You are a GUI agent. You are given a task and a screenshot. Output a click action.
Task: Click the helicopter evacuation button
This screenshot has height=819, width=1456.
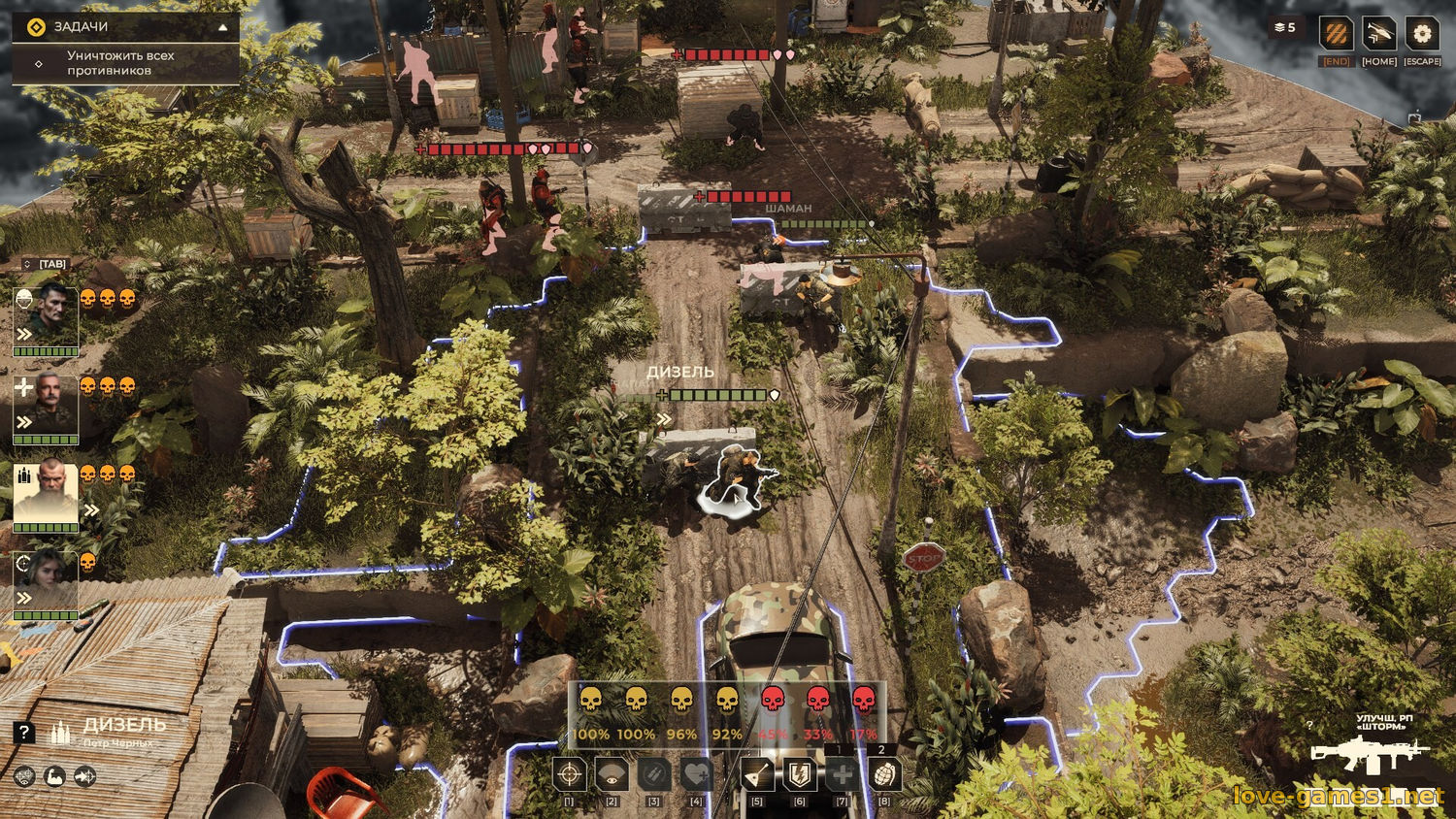coord(1379,35)
